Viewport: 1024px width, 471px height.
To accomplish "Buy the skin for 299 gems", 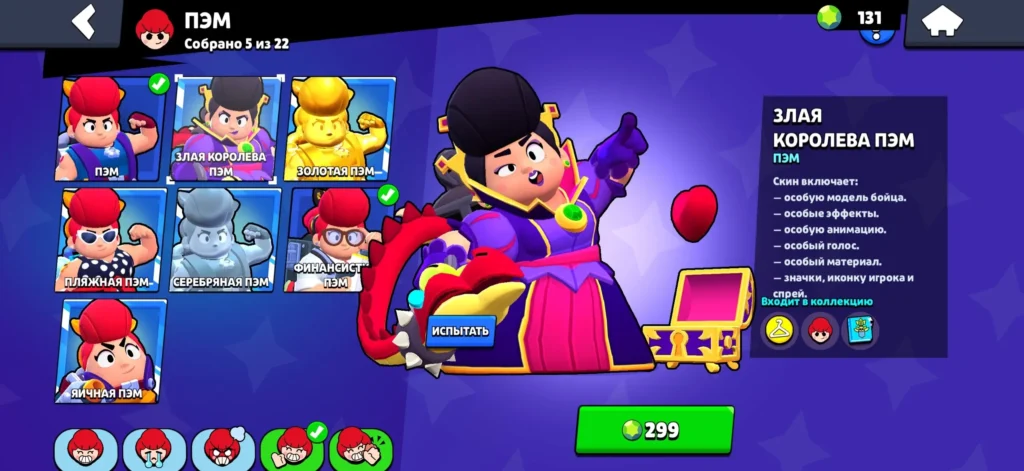I will point(654,430).
